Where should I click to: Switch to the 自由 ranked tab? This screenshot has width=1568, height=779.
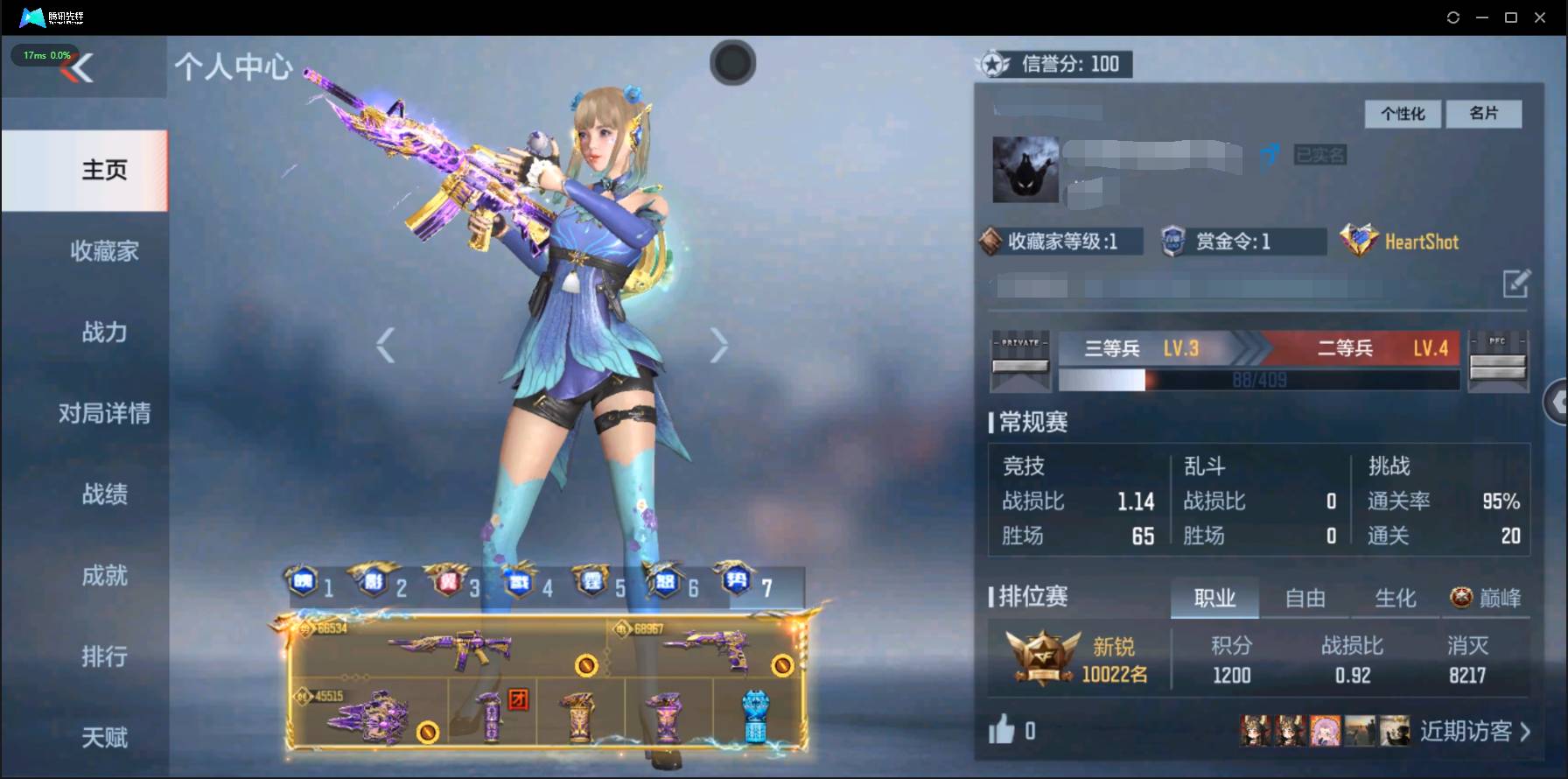click(x=1305, y=598)
